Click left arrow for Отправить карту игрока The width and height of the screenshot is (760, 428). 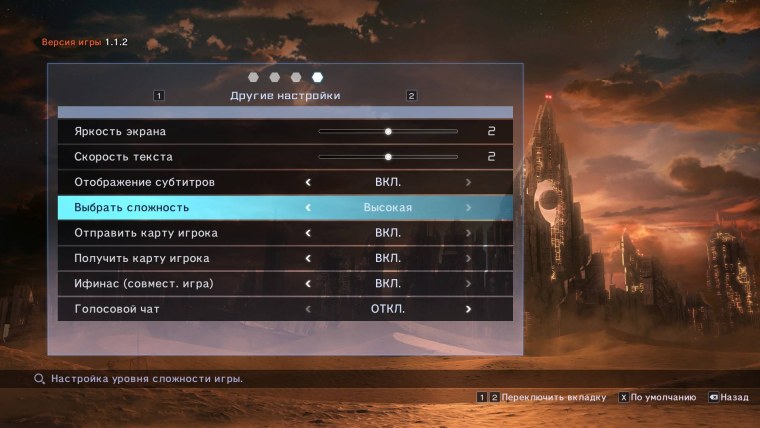tap(308, 233)
